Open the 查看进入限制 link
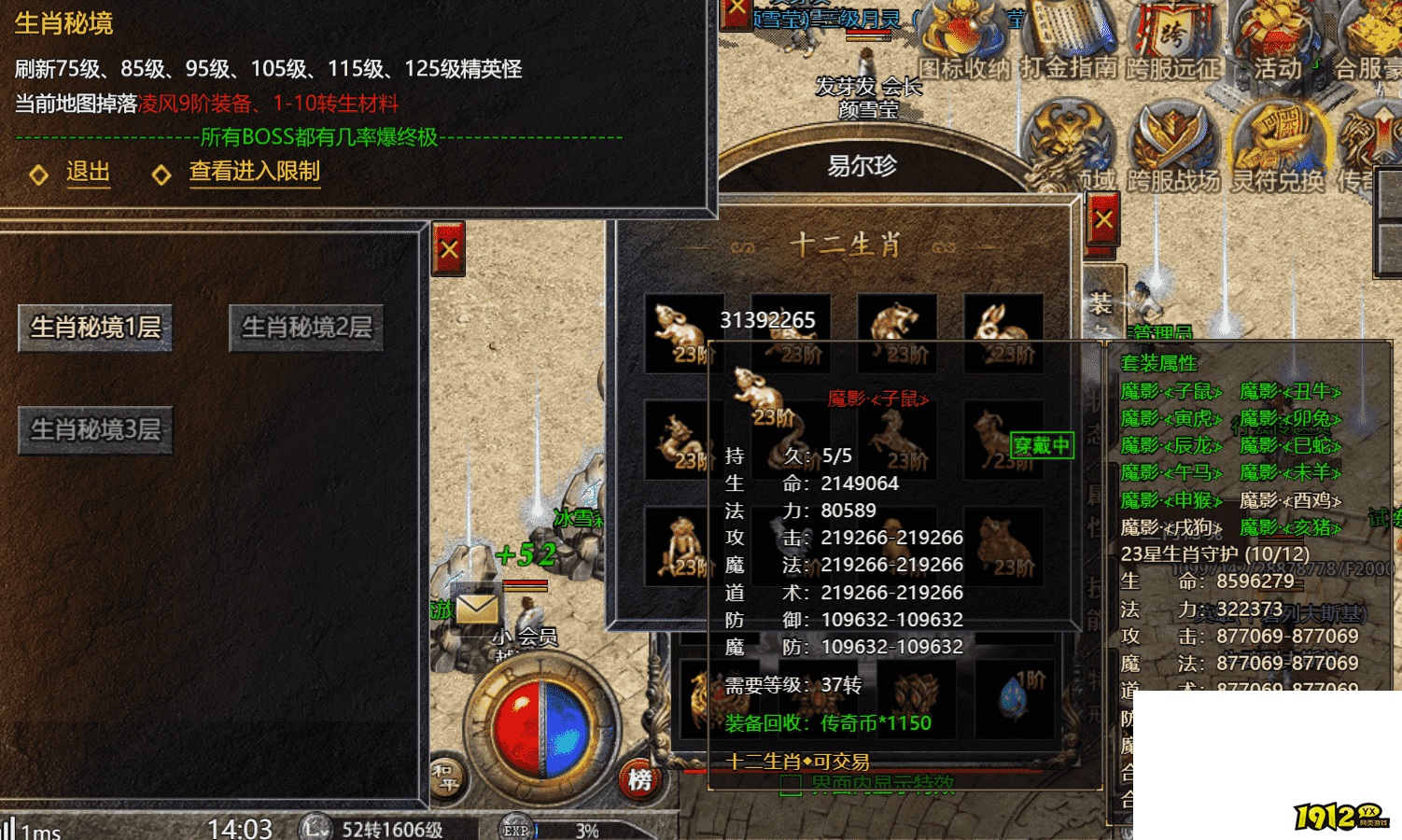The height and width of the screenshot is (840, 1402). [254, 172]
